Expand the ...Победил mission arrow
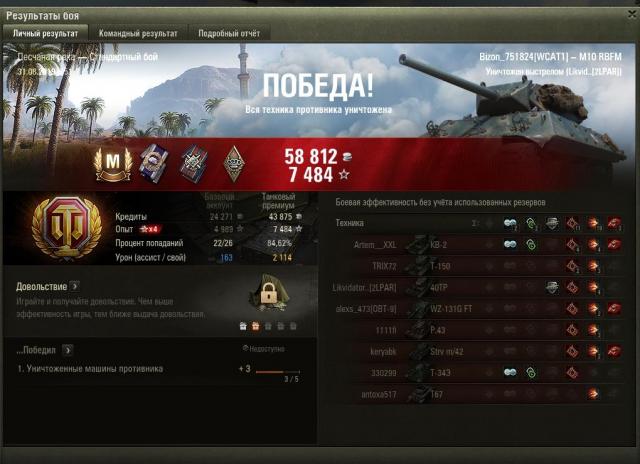The image size is (640, 464). coord(67,350)
